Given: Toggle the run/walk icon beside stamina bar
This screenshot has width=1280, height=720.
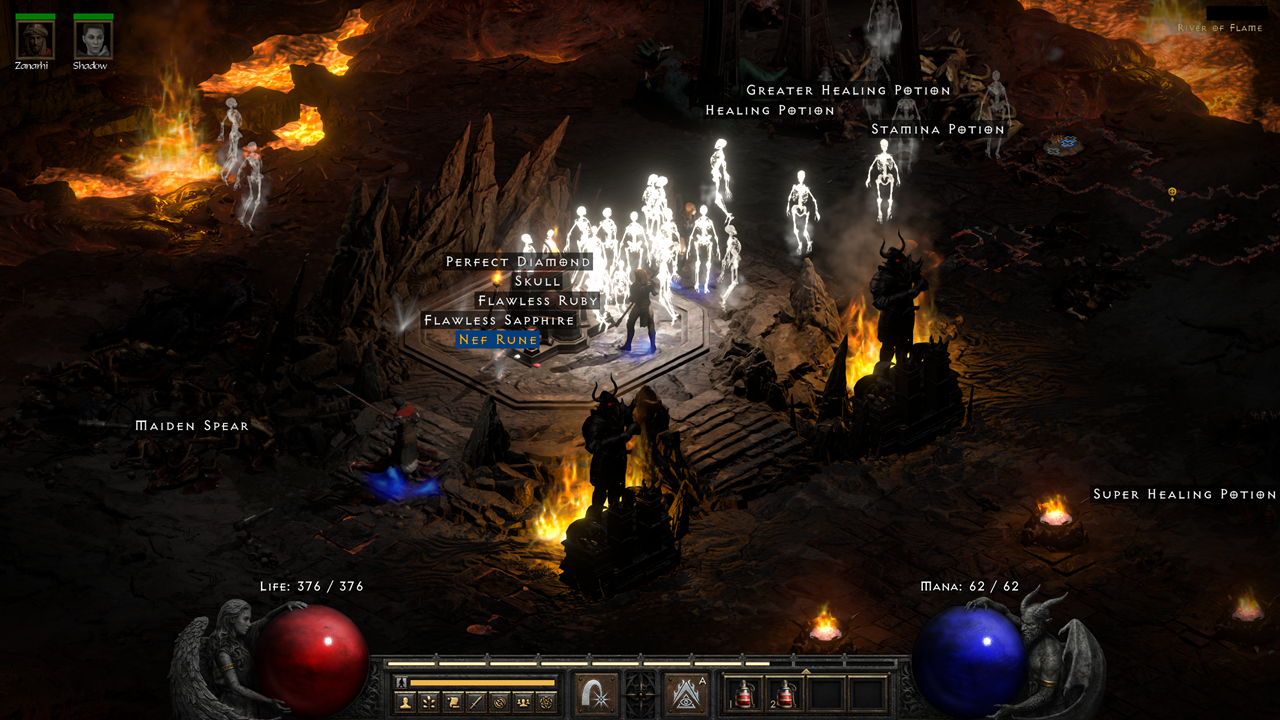Looking at the screenshot, I should [402, 682].
